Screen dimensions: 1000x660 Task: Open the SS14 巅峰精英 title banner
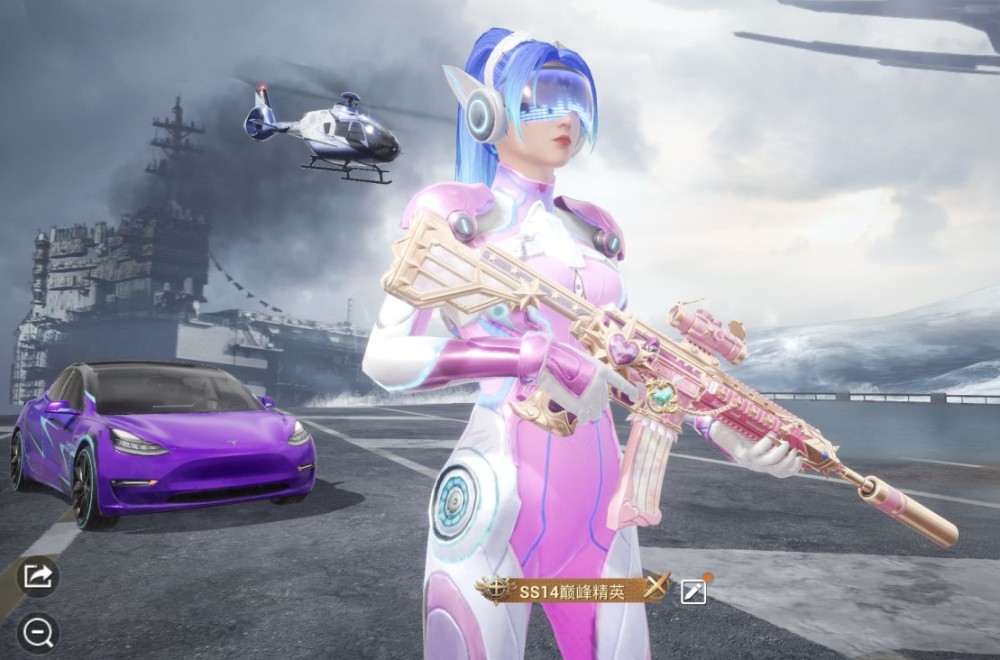point(572,591)
